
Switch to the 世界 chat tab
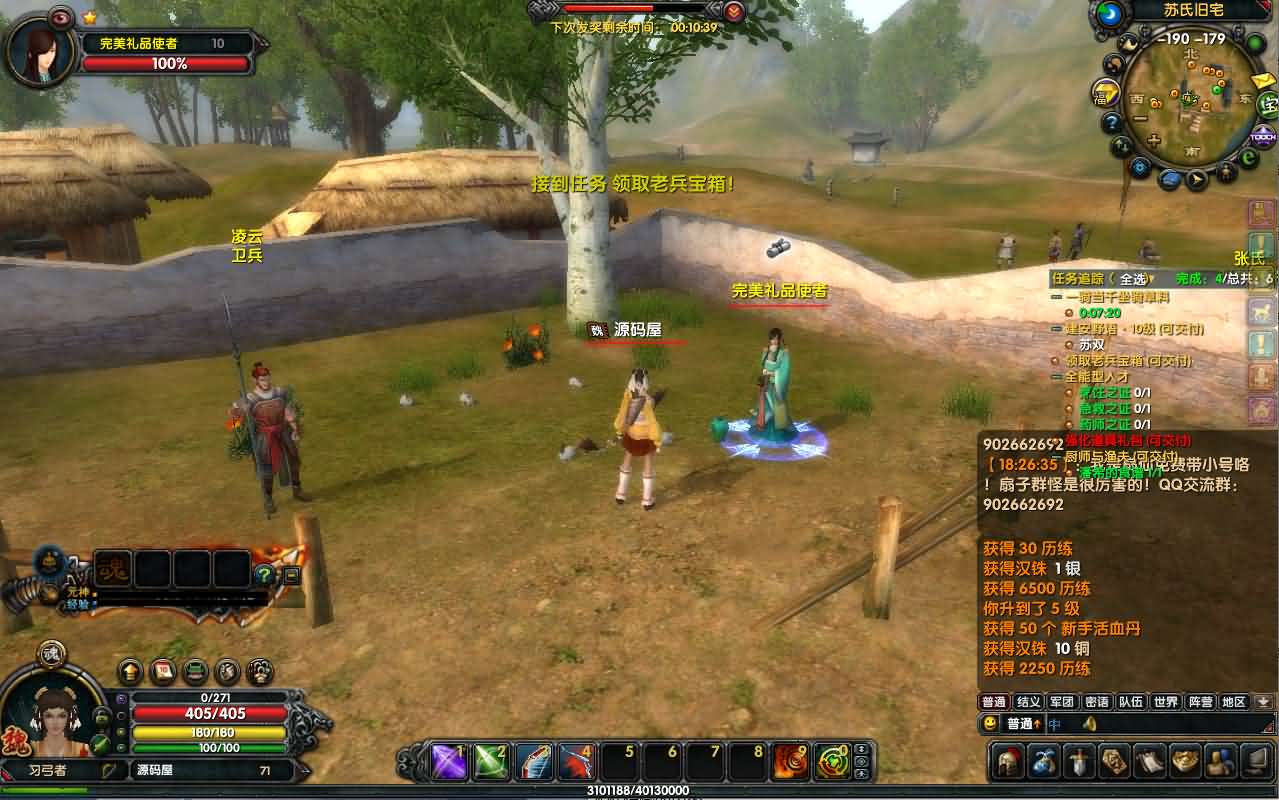(x=1165, y=702)
